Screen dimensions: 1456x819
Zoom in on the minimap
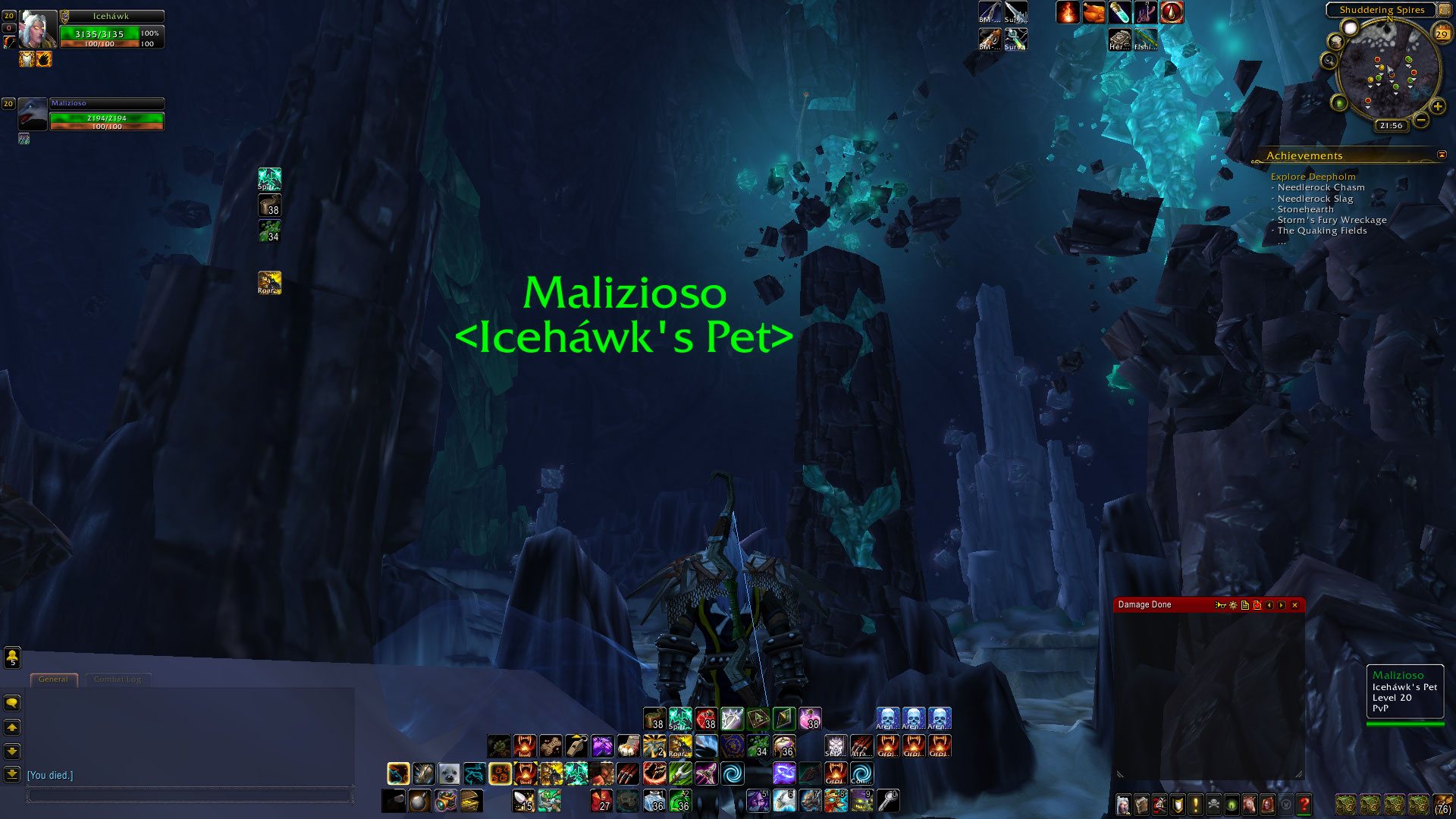[x=1438, y=107]
